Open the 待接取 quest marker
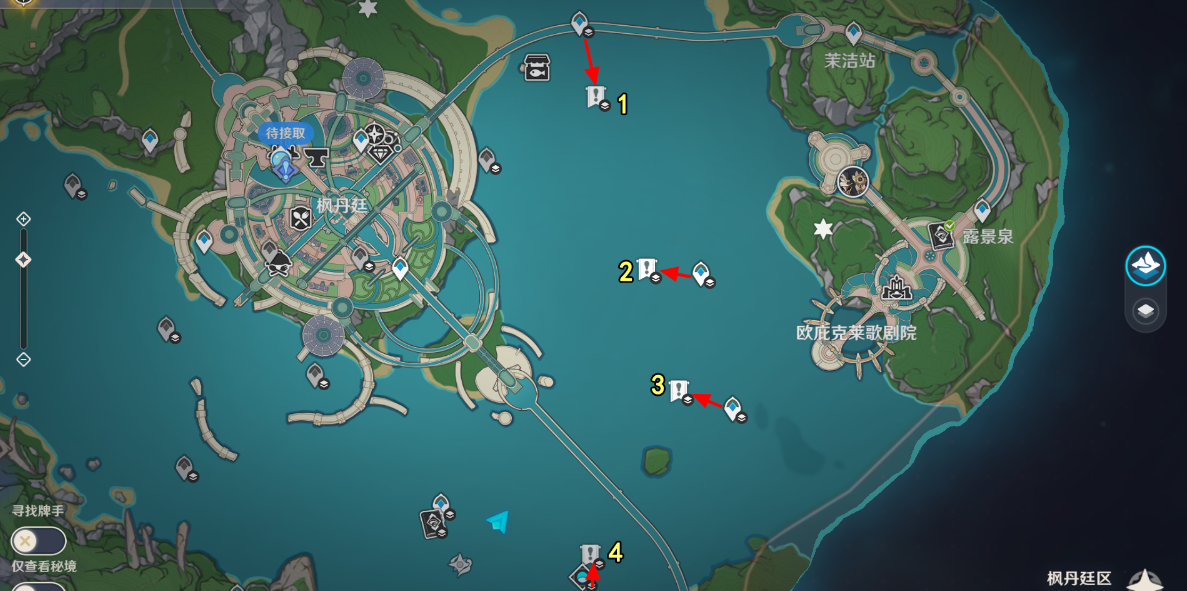Viewport: 1187px width, 591px height. pyautogui.click(x=285, y=133)
